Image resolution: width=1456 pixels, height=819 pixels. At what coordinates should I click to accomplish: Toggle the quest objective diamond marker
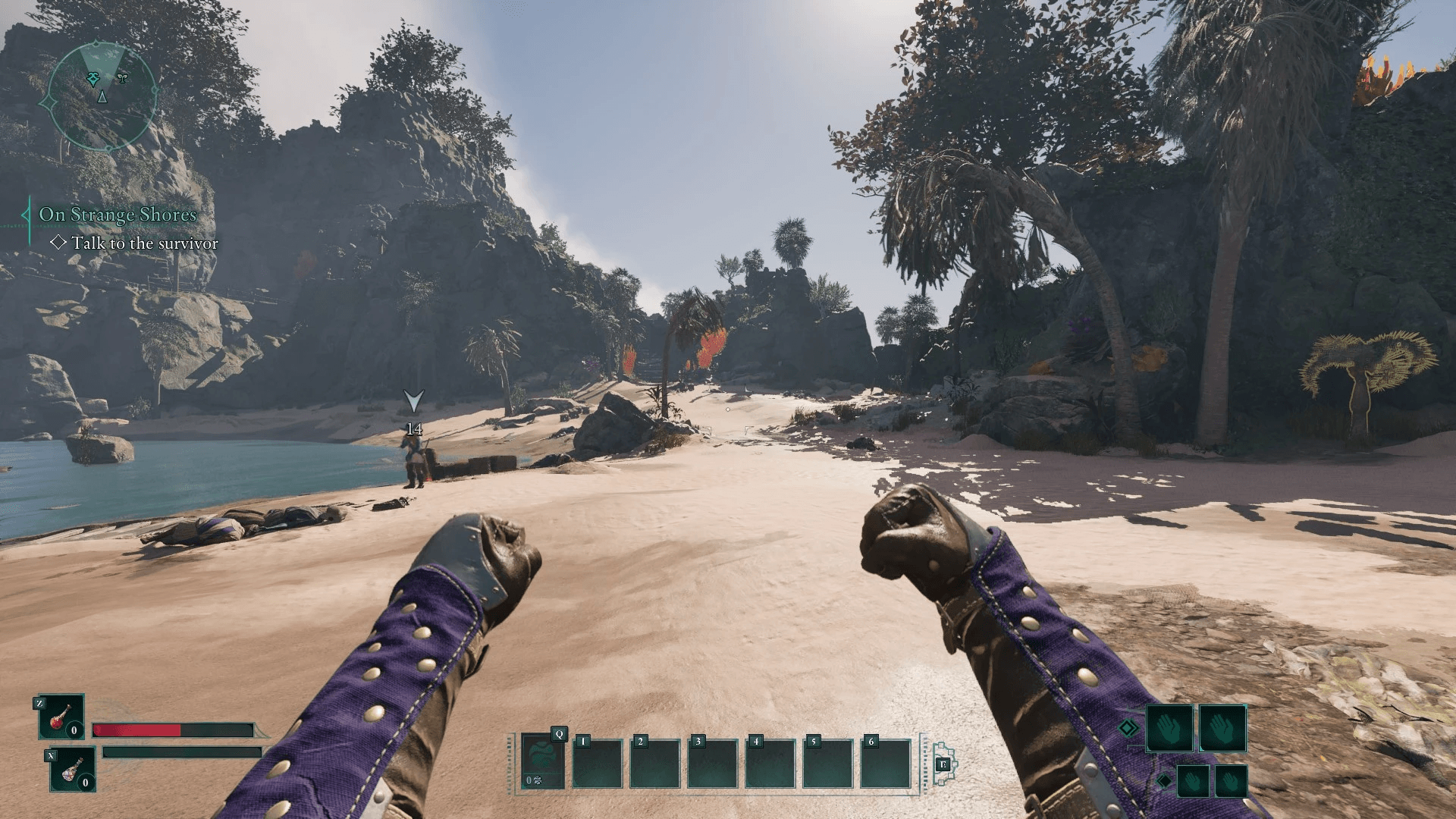click(60, 243)
